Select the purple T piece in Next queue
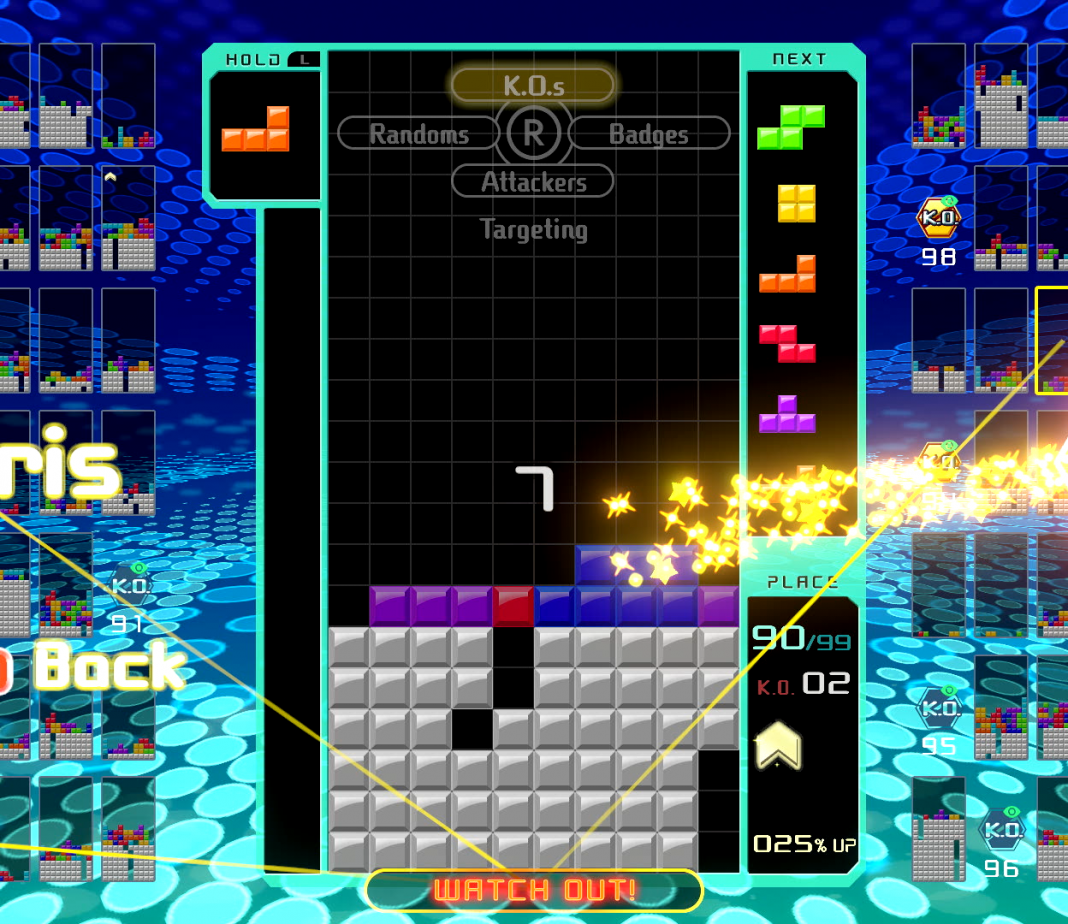 click(787, 414)
